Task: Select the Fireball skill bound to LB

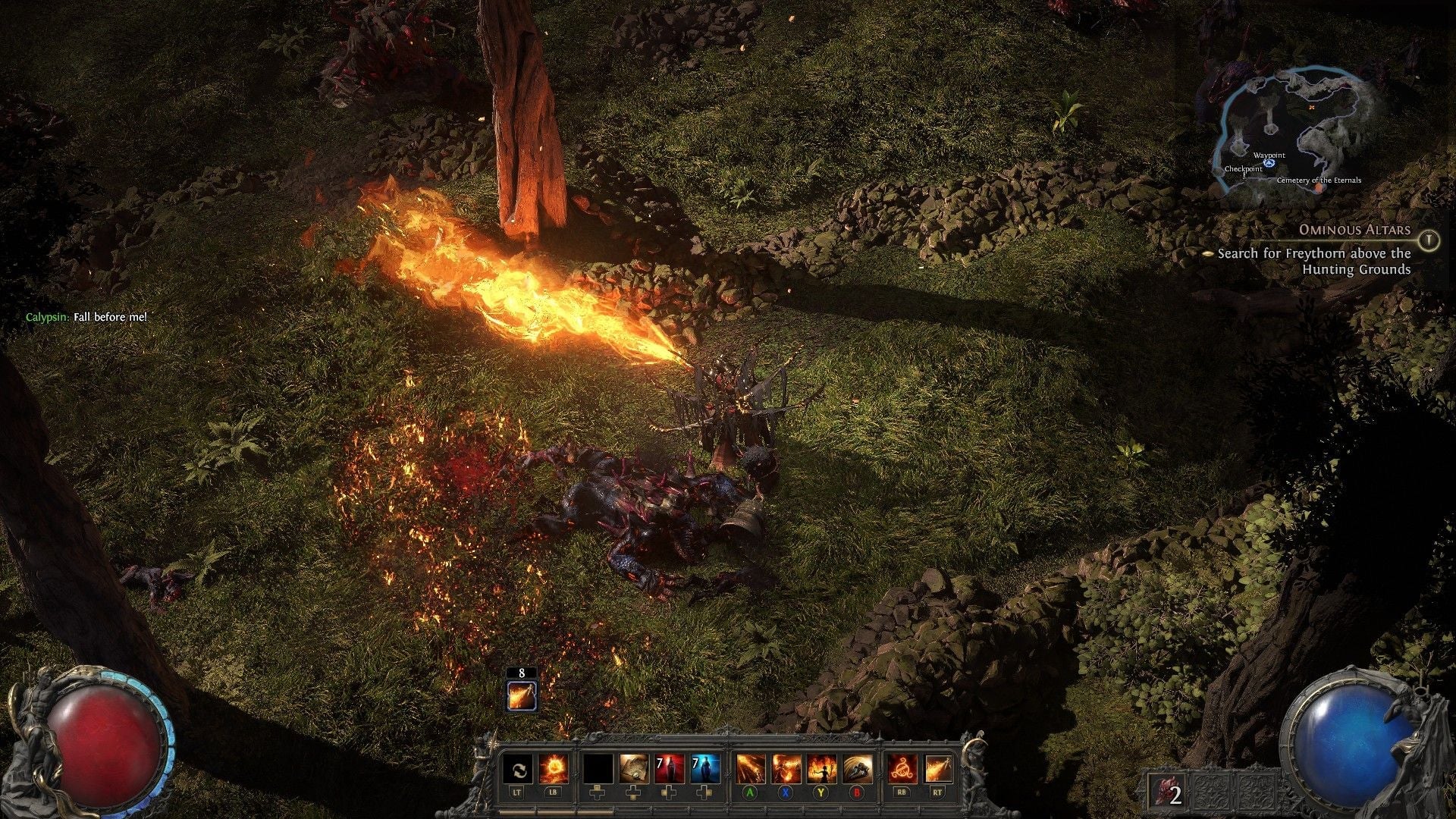Action: [554, 769]
